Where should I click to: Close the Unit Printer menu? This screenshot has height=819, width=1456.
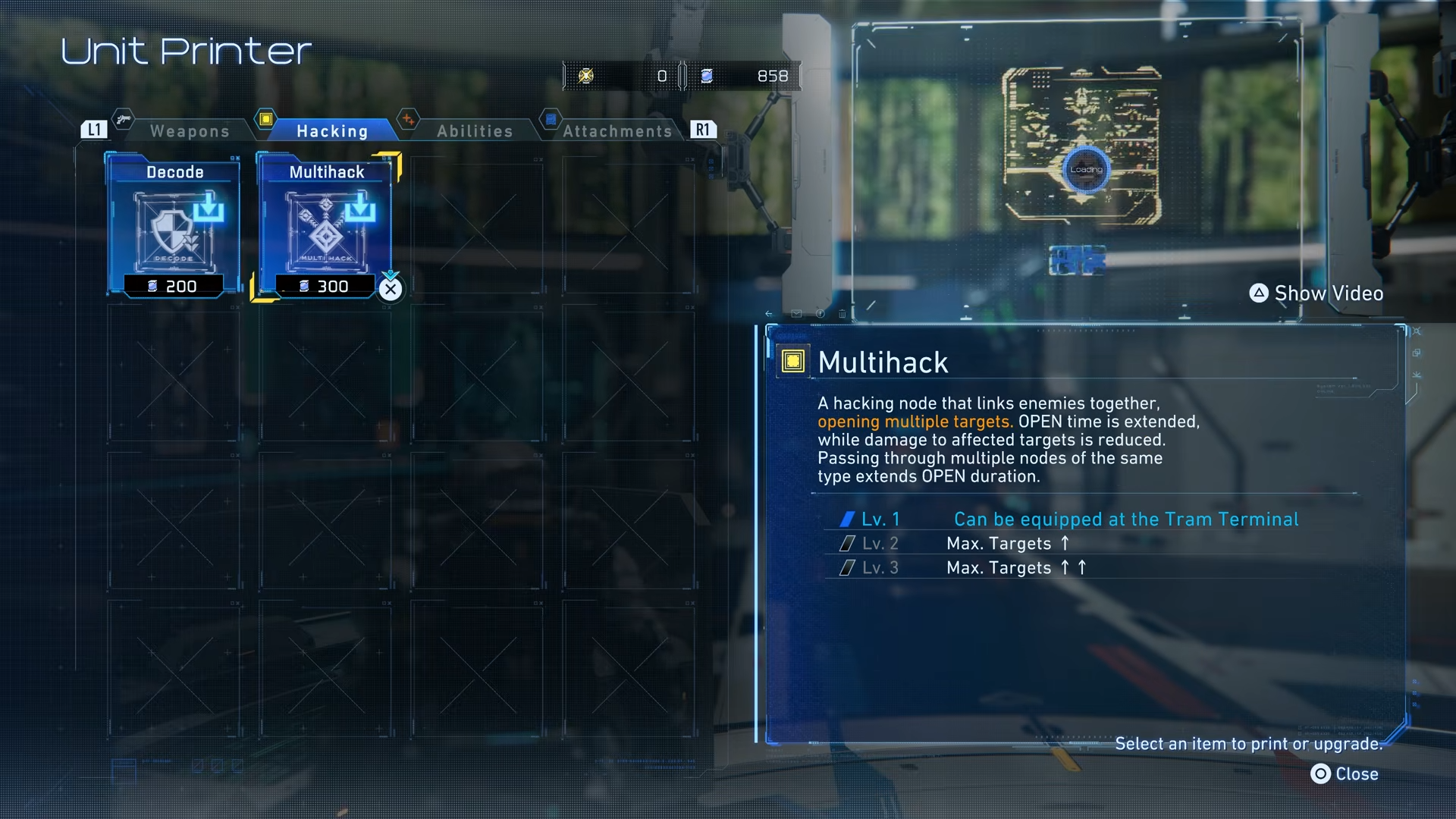[1345, 773]
